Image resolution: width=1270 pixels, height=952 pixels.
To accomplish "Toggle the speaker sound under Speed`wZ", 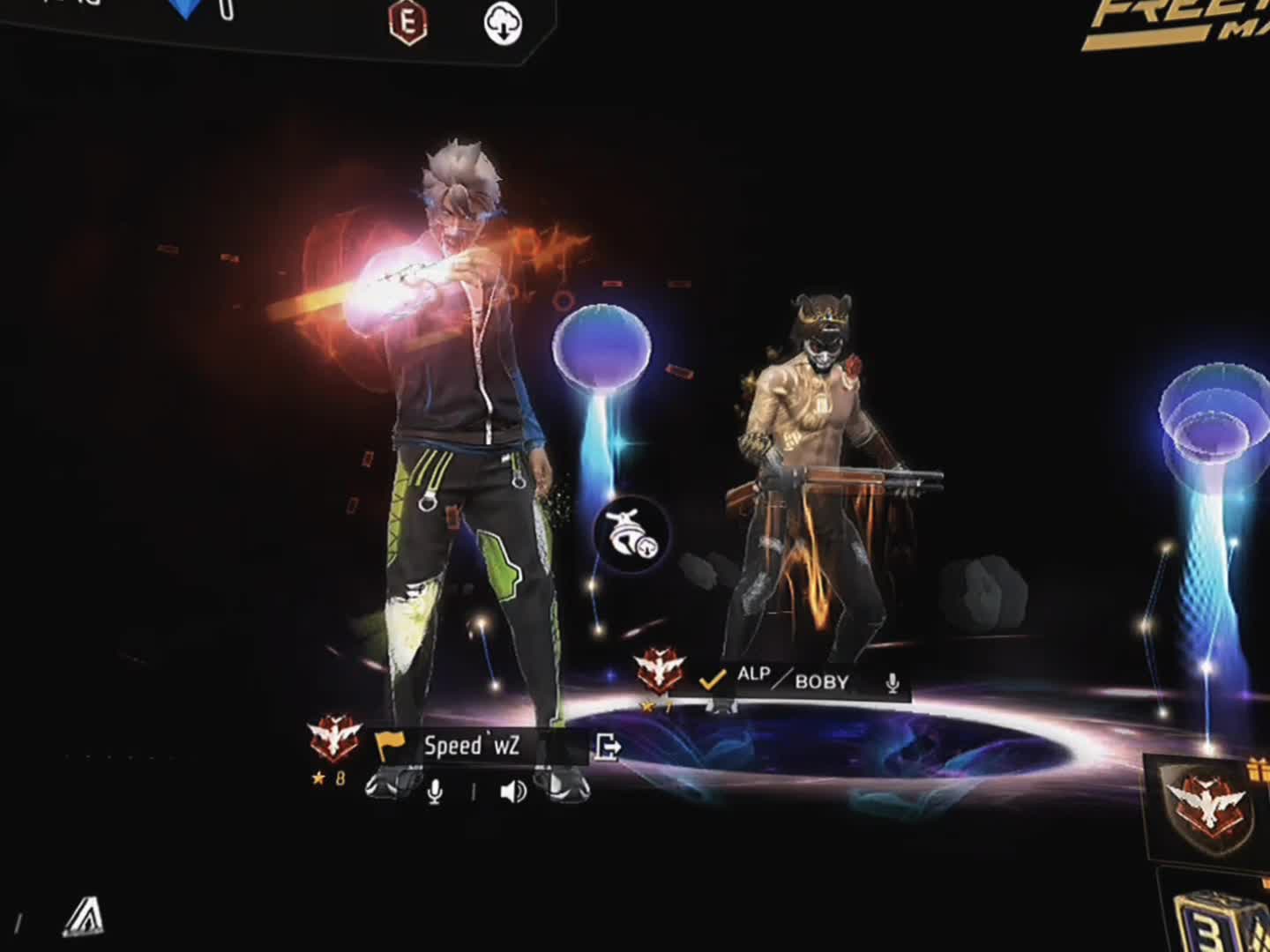I will [x=512, y=792].
